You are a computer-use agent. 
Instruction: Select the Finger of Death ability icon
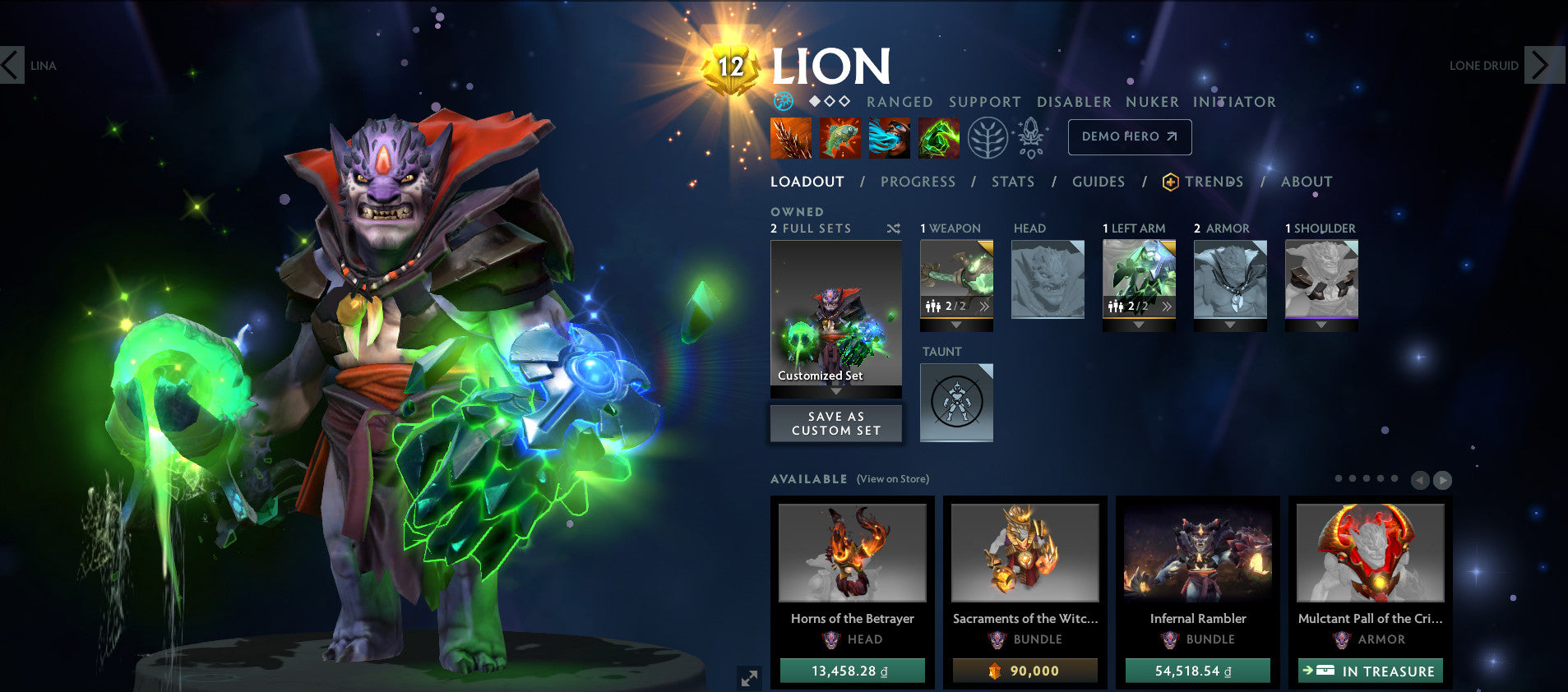(939, 138)
